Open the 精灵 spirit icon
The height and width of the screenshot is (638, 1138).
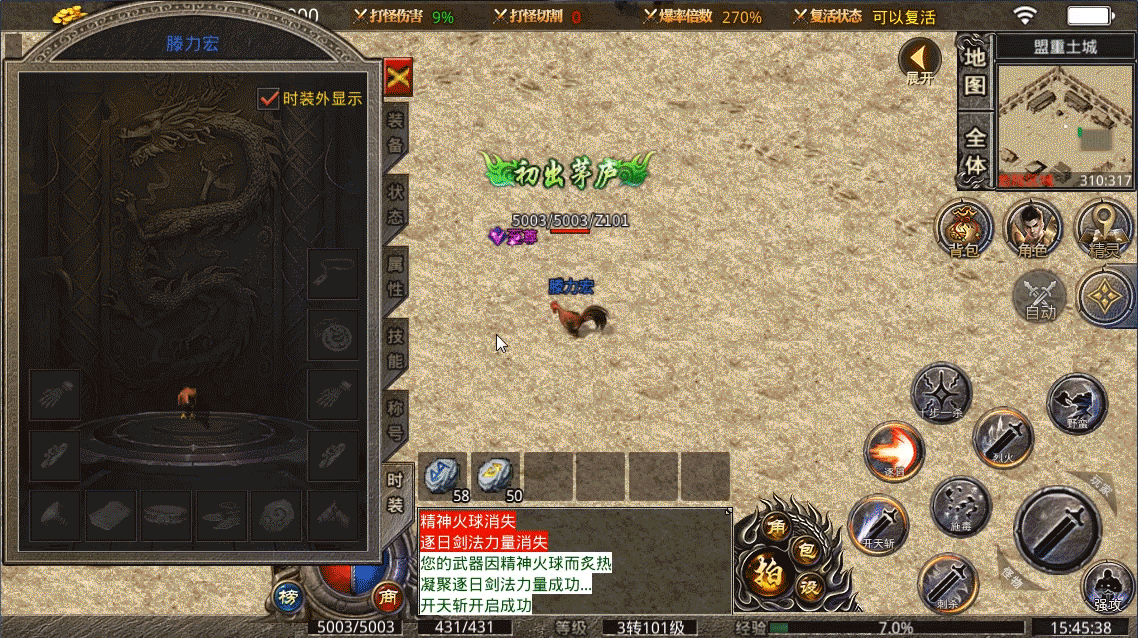(x=1104, y=227)
